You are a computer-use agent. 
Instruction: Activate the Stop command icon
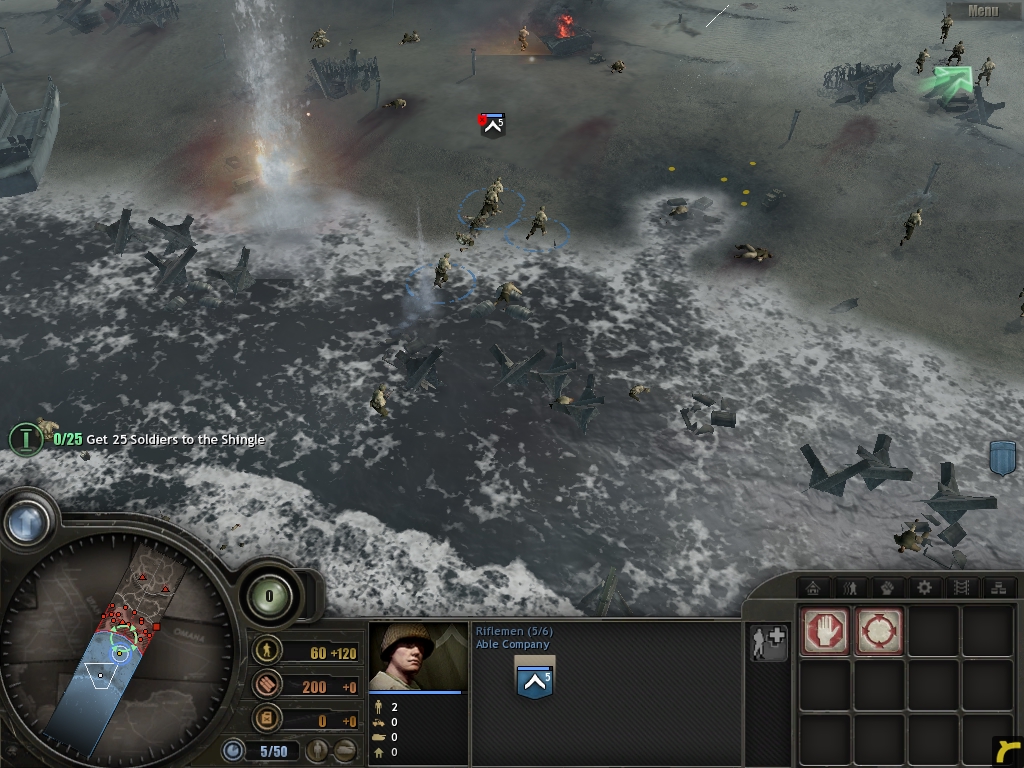824,632
